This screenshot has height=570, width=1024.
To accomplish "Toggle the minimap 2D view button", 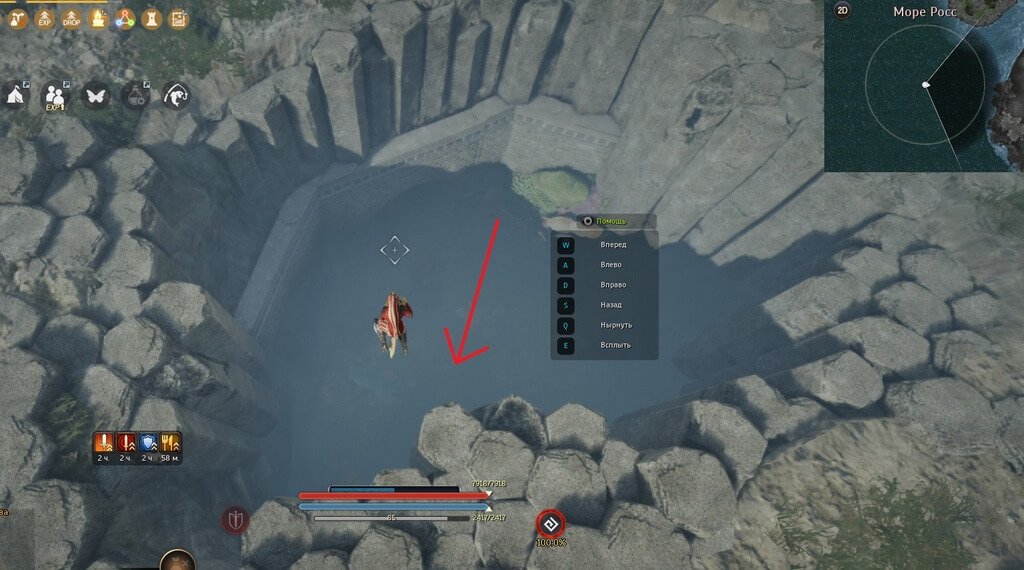I will coord(843,12).
